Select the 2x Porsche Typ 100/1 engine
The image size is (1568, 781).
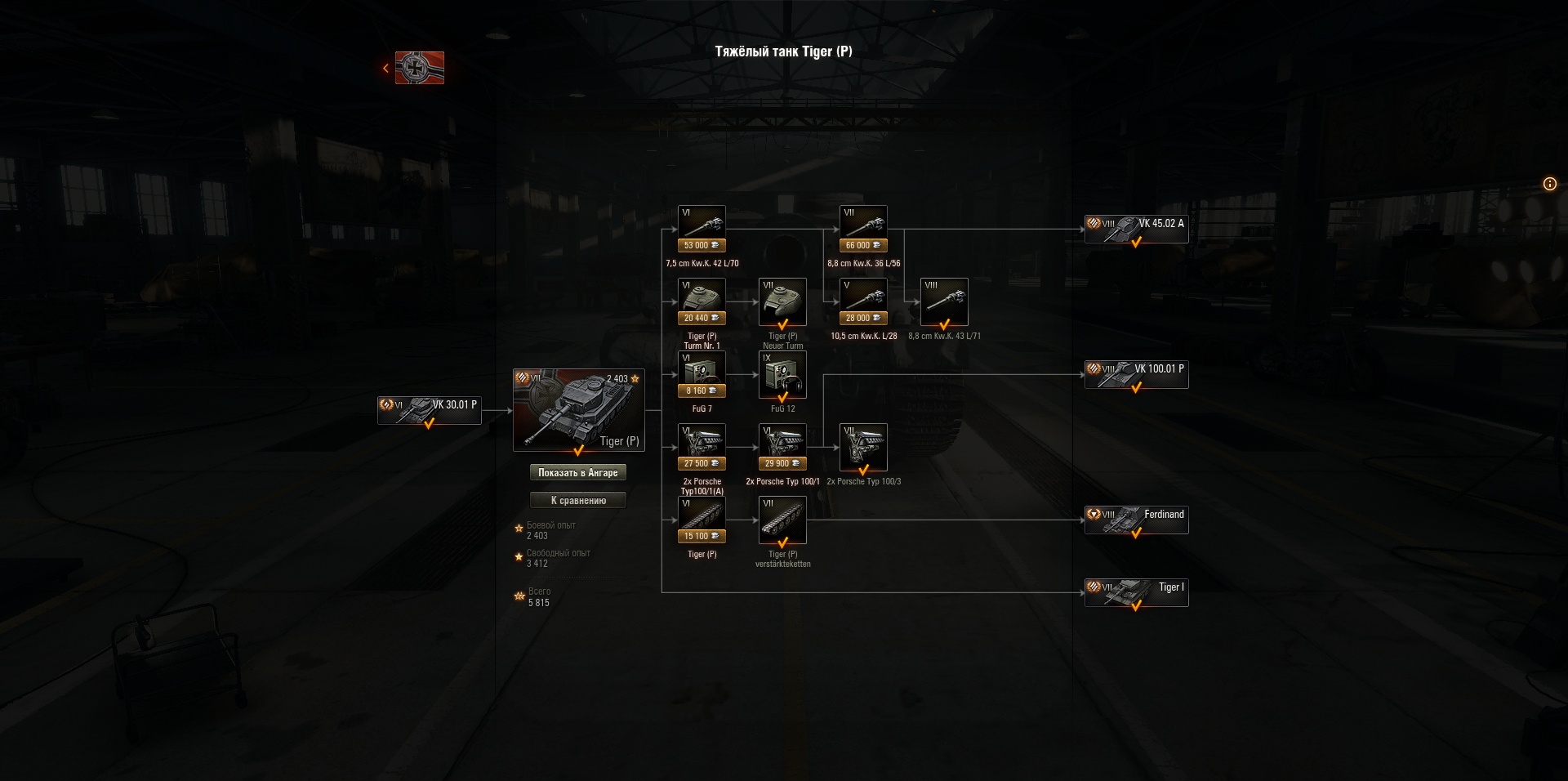(x=782, y=444)
